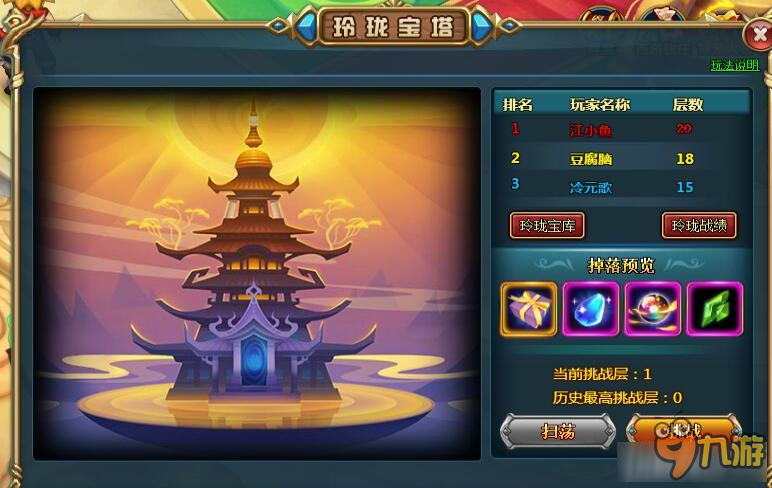
Task: Click the right arrow beside the title
Action: click(x=483, y=27)
